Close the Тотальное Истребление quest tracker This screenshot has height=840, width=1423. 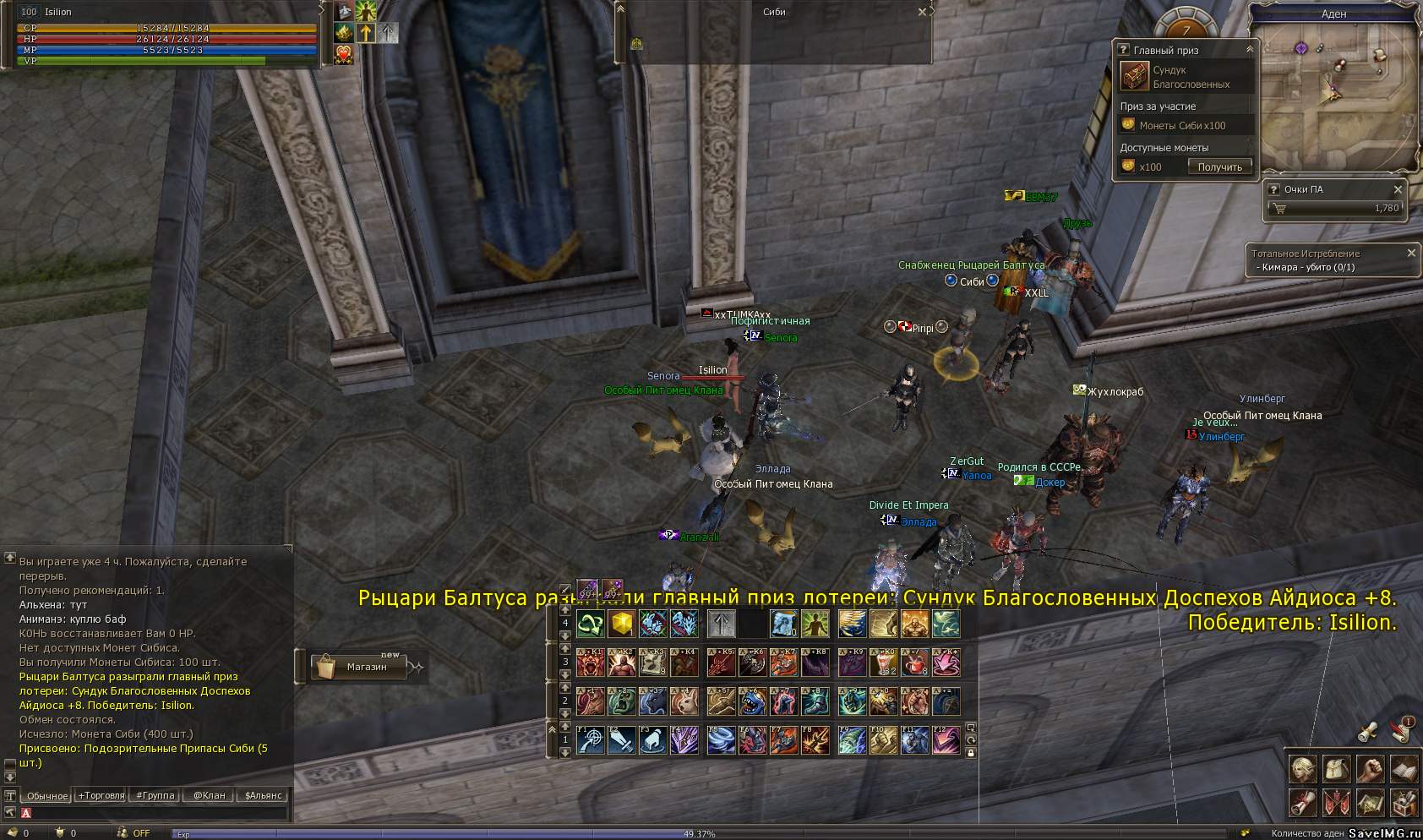(1411, 253)
